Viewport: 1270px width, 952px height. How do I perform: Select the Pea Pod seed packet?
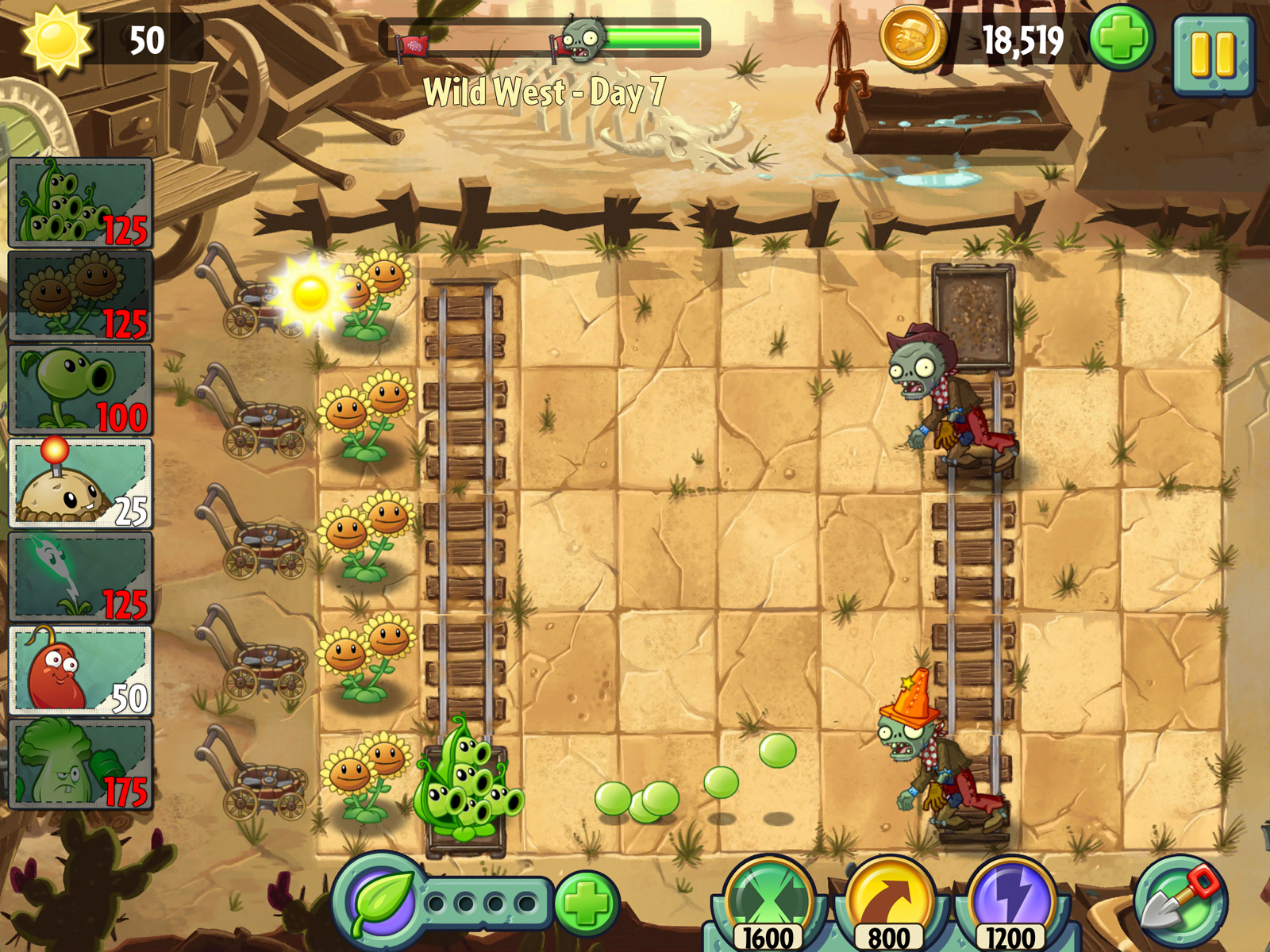pyautogui.click(x=77, y=202)
